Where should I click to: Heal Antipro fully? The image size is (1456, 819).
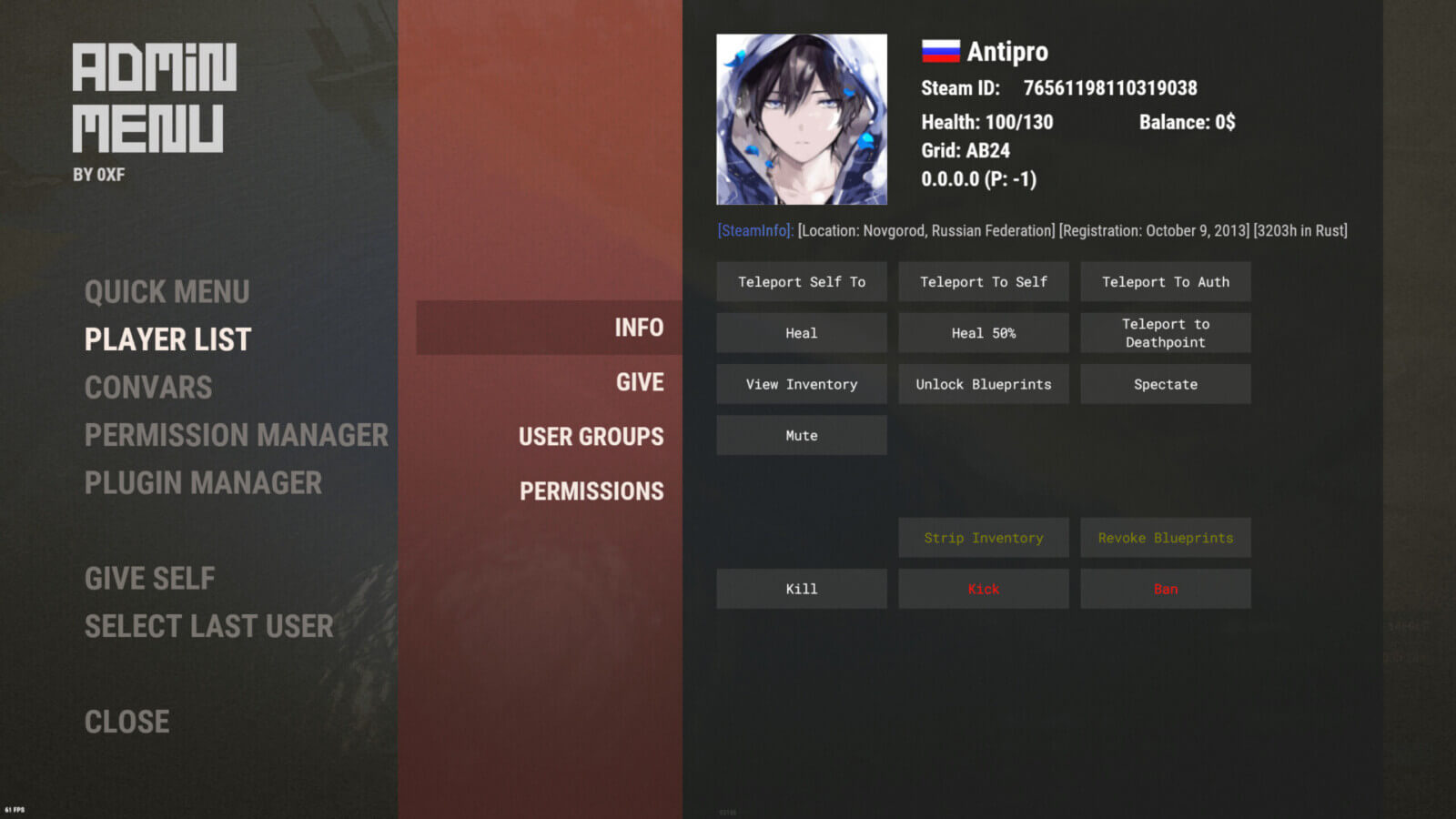802,332
